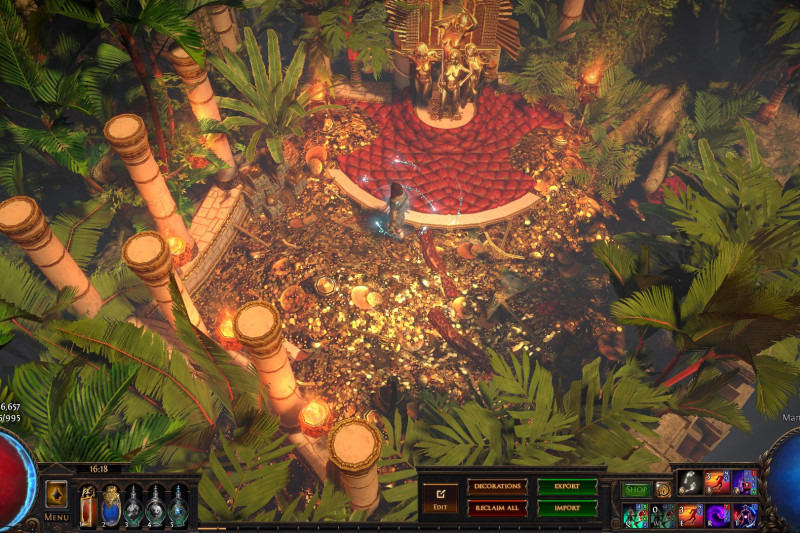The height and width of the screenshot is (533, 800).
Task: Import a hideout layout
Action: 567,508
